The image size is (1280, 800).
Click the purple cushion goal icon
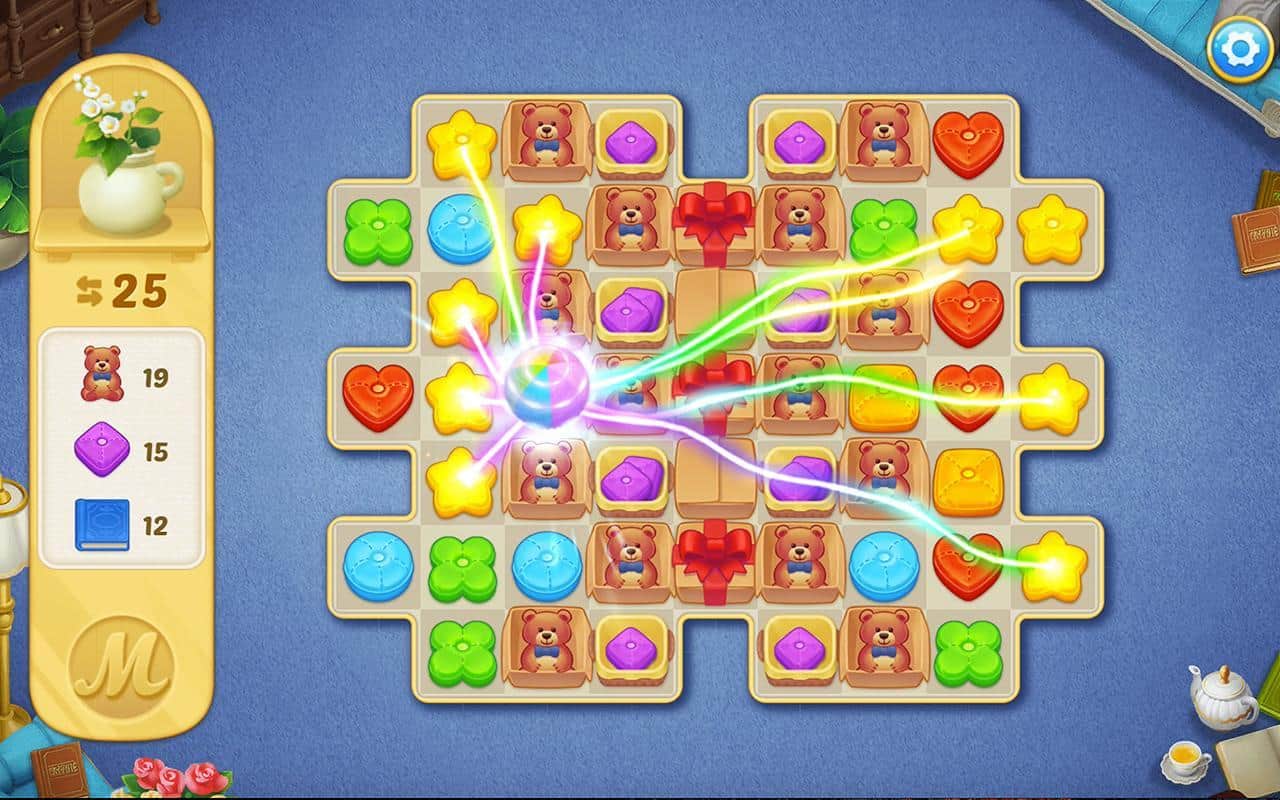pyautogui.click(x=102, y=450)
